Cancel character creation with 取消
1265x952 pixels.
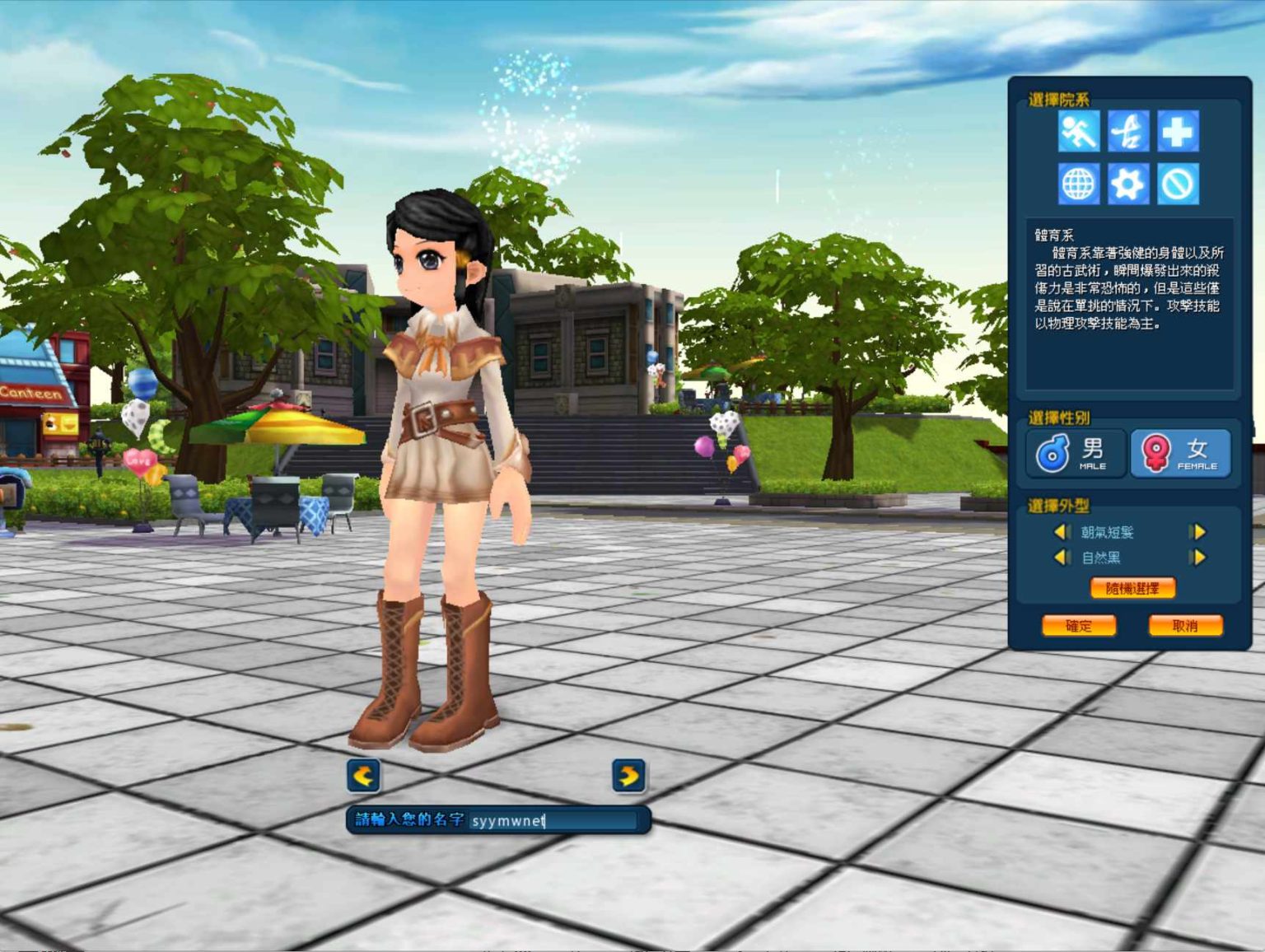(x=1185, y=626)
